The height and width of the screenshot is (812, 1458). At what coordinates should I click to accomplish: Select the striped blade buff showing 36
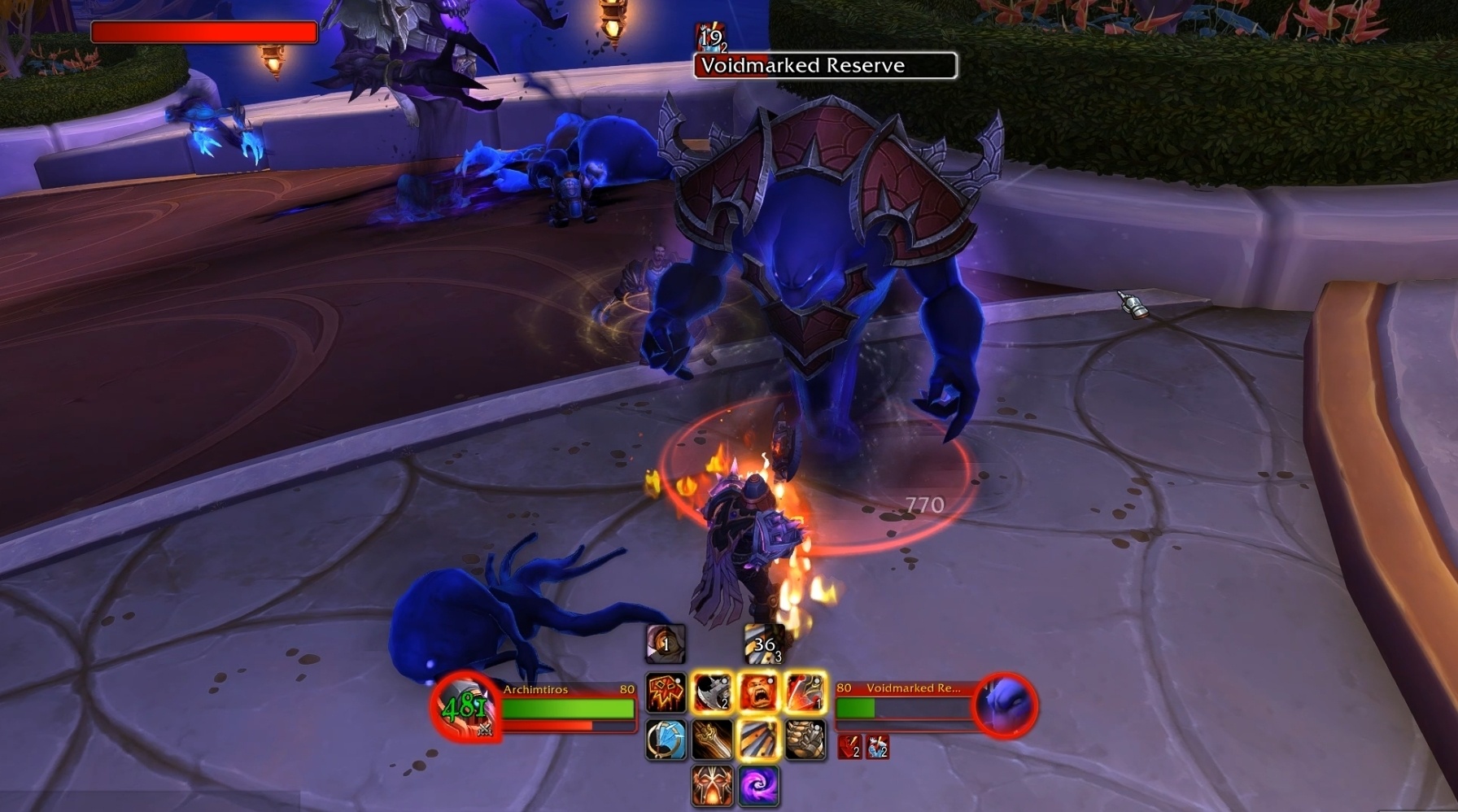coord(763,644)
